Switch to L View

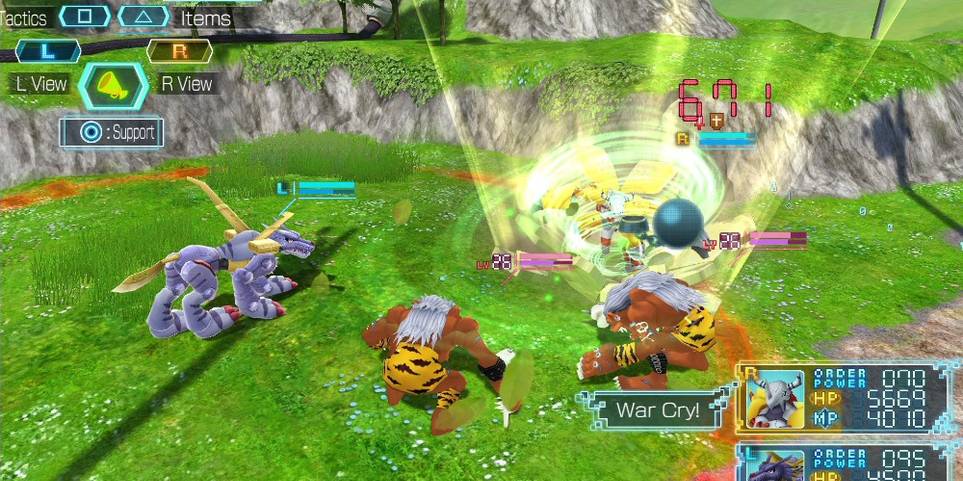point(48,52)
